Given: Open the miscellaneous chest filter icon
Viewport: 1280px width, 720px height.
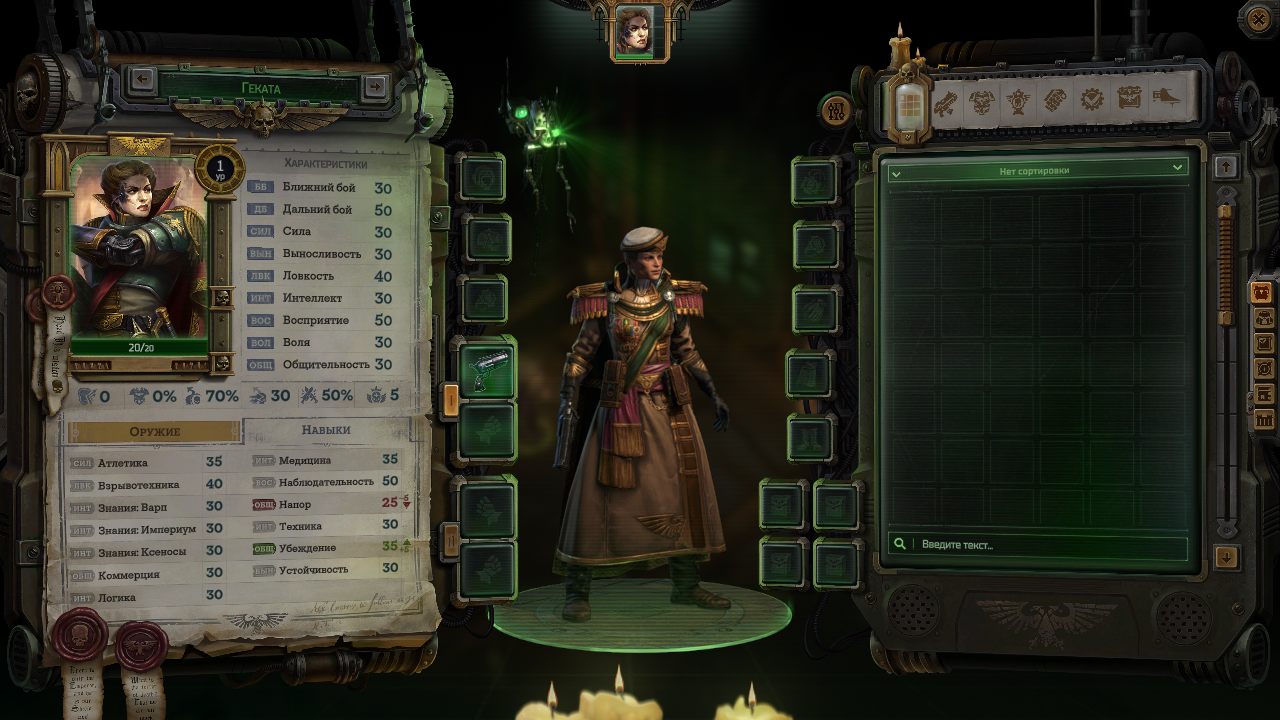Looking at the screenshot, I should pyautogui.click(x=1129, y=100).
